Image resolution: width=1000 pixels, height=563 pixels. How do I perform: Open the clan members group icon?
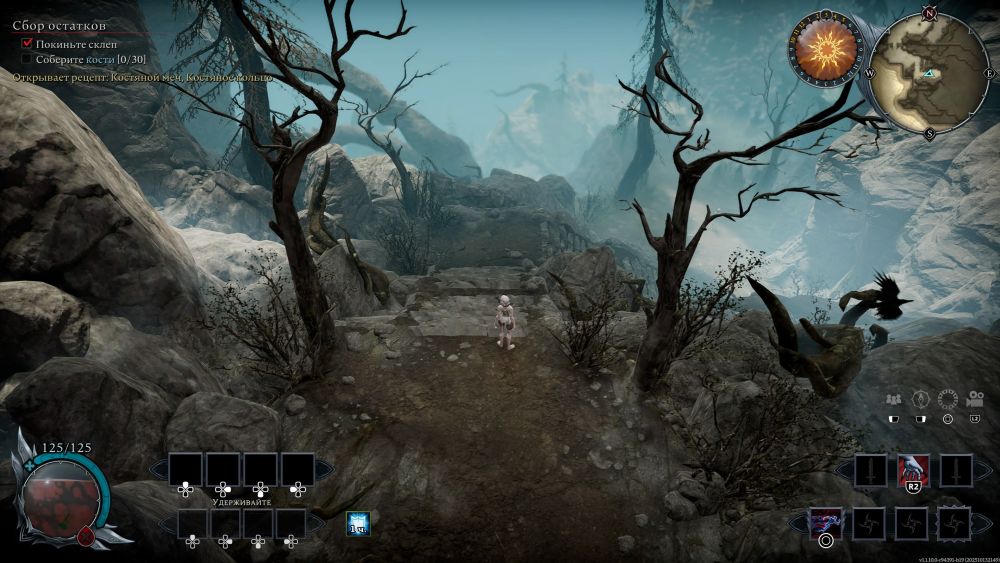(894, 399)
